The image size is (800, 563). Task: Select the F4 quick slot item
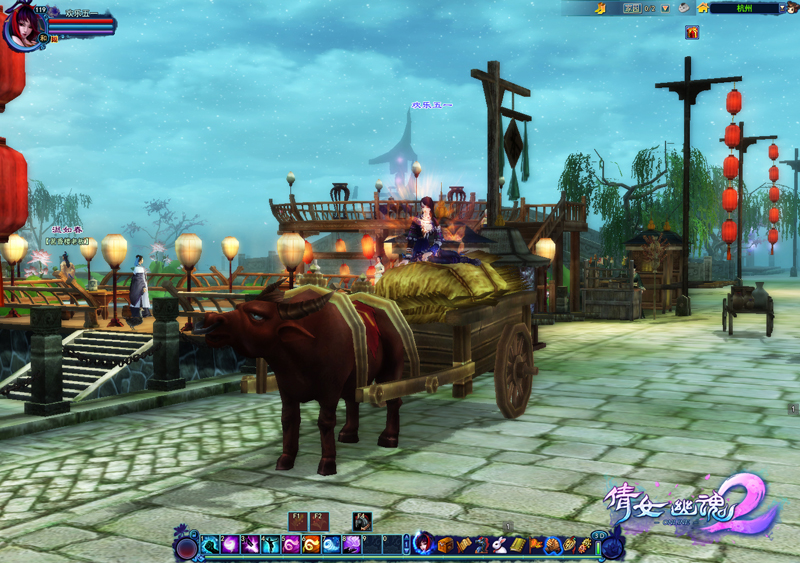point(362,521)
